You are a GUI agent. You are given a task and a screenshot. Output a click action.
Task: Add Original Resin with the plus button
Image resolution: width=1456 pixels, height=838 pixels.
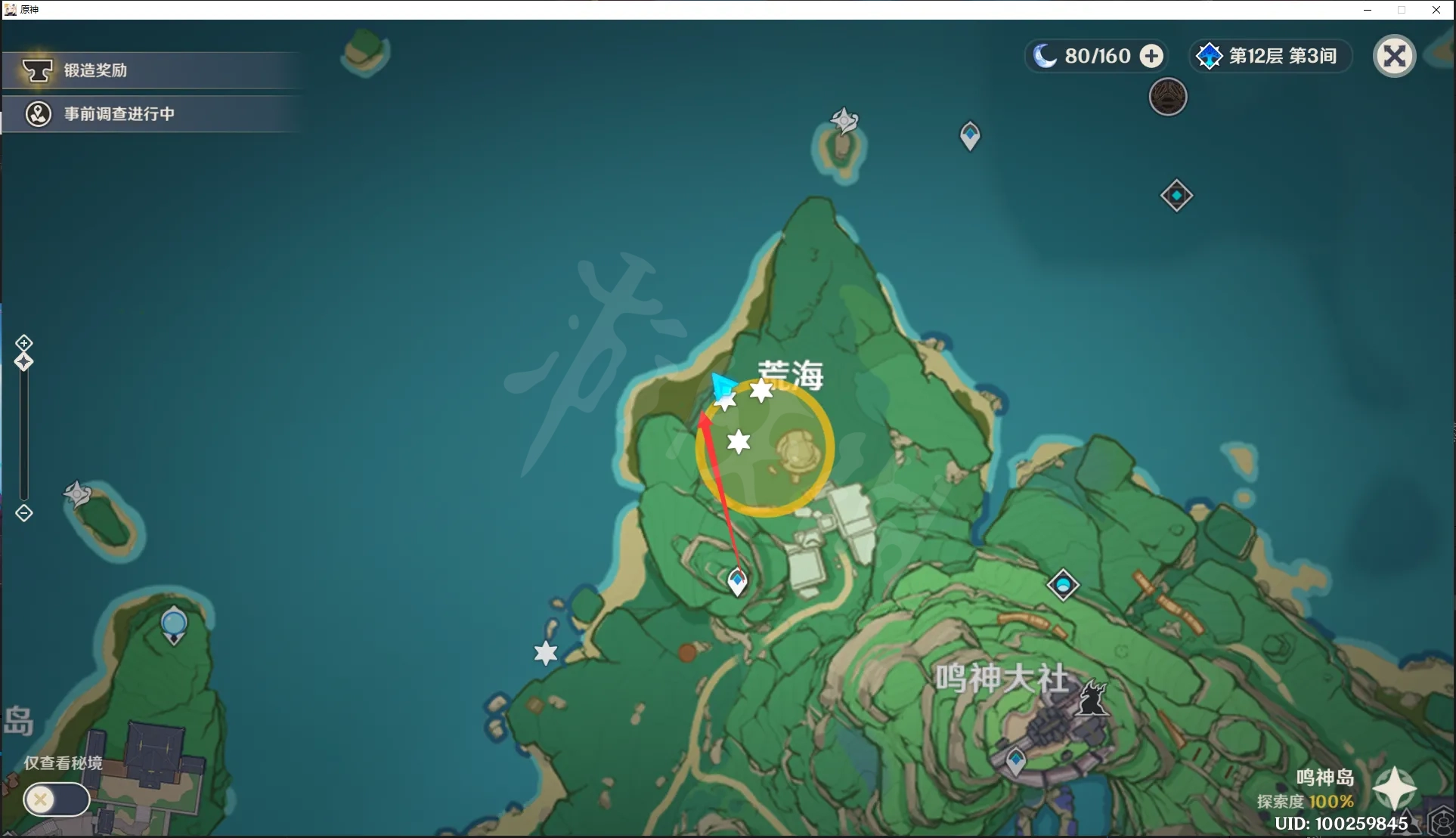[x=1151, y=56]
